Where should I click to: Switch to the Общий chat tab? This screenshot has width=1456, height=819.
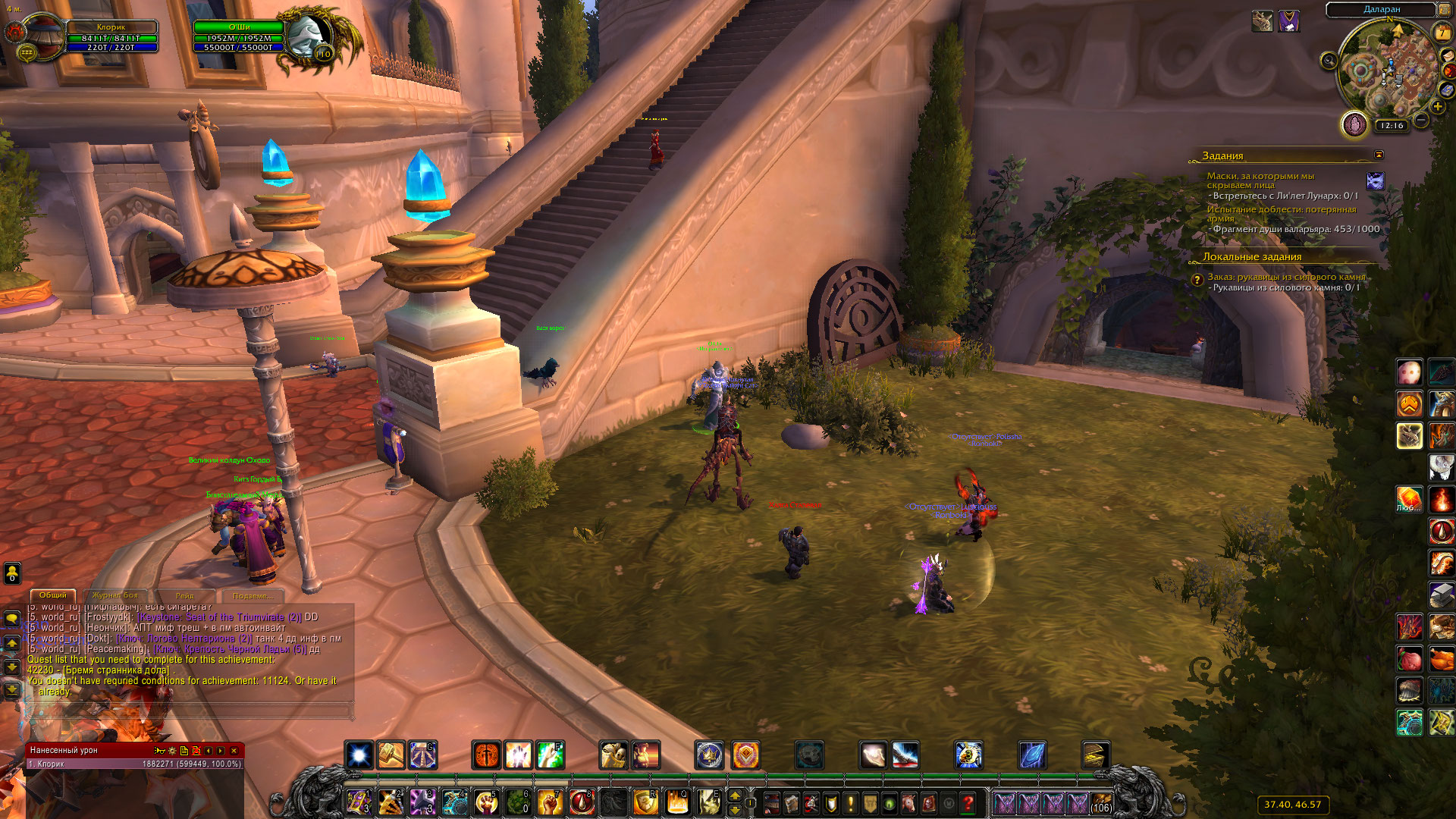tap(53, 595)
